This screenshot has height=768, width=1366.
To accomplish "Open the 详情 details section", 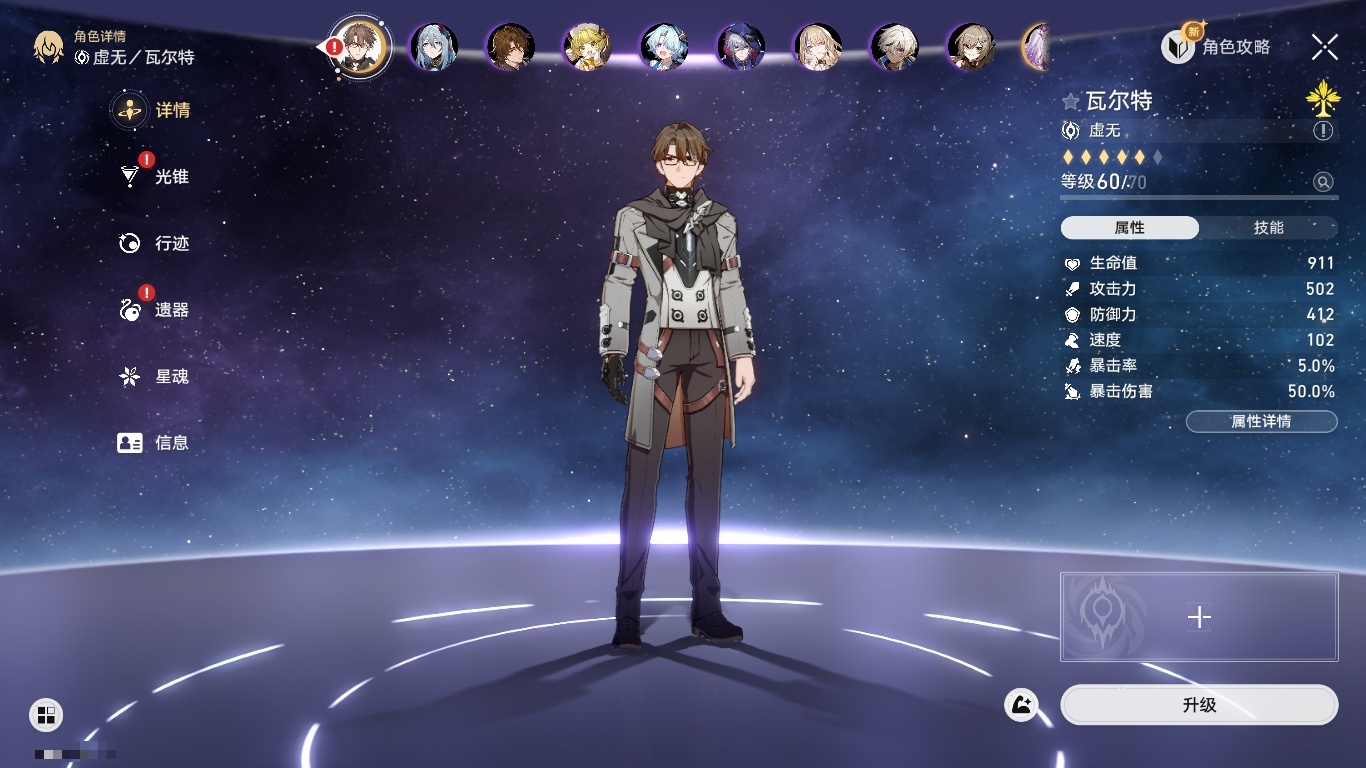I will [x=153, y=110].
